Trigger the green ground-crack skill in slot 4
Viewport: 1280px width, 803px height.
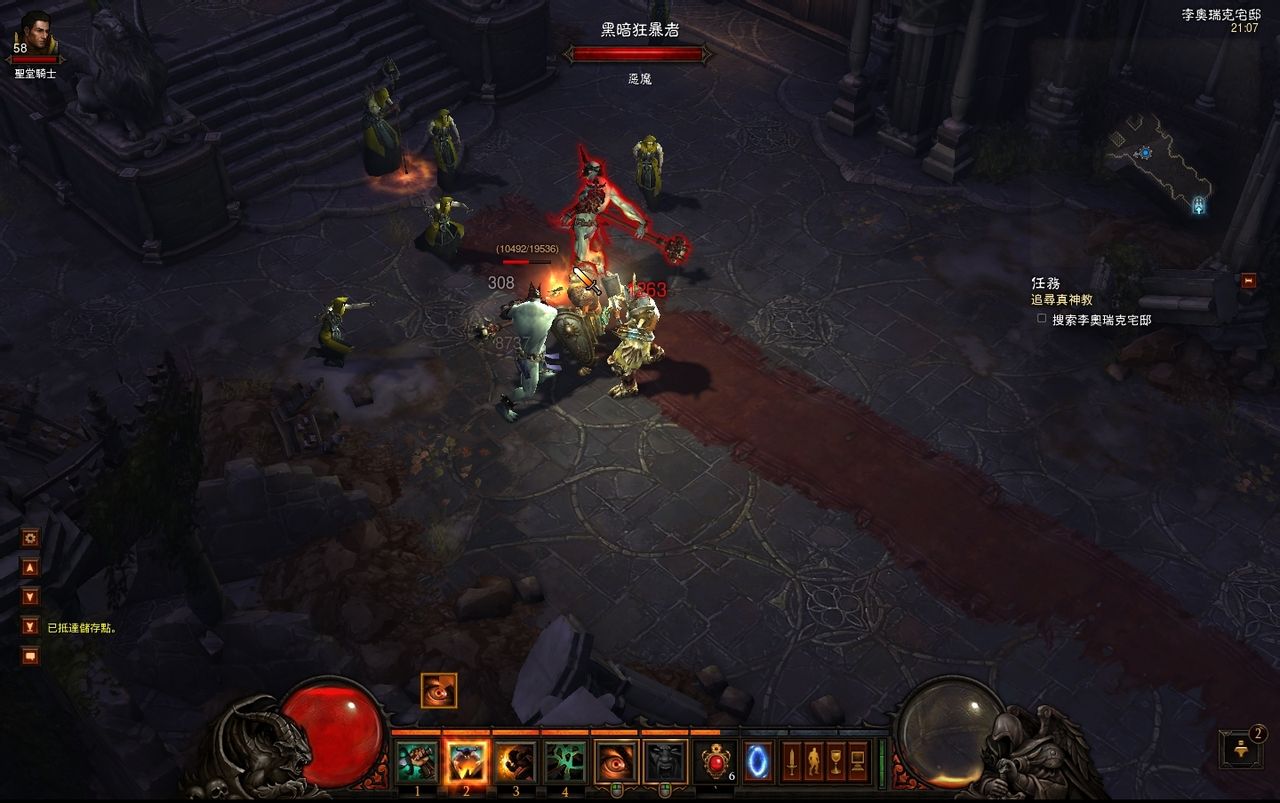[x=566, y=762]
